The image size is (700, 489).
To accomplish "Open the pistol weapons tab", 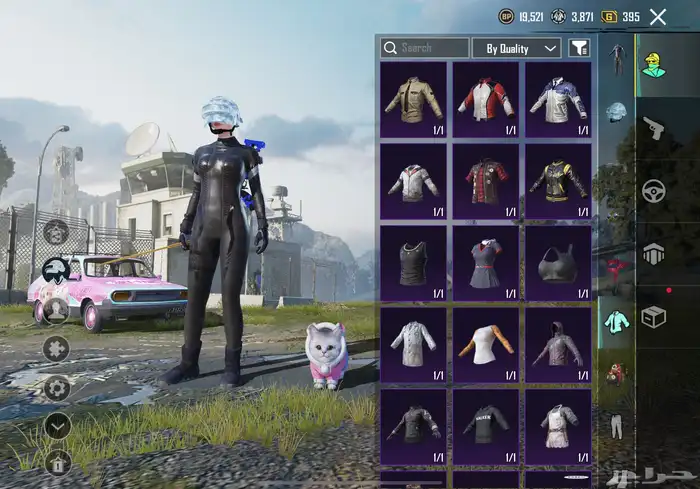I will 654,128.
